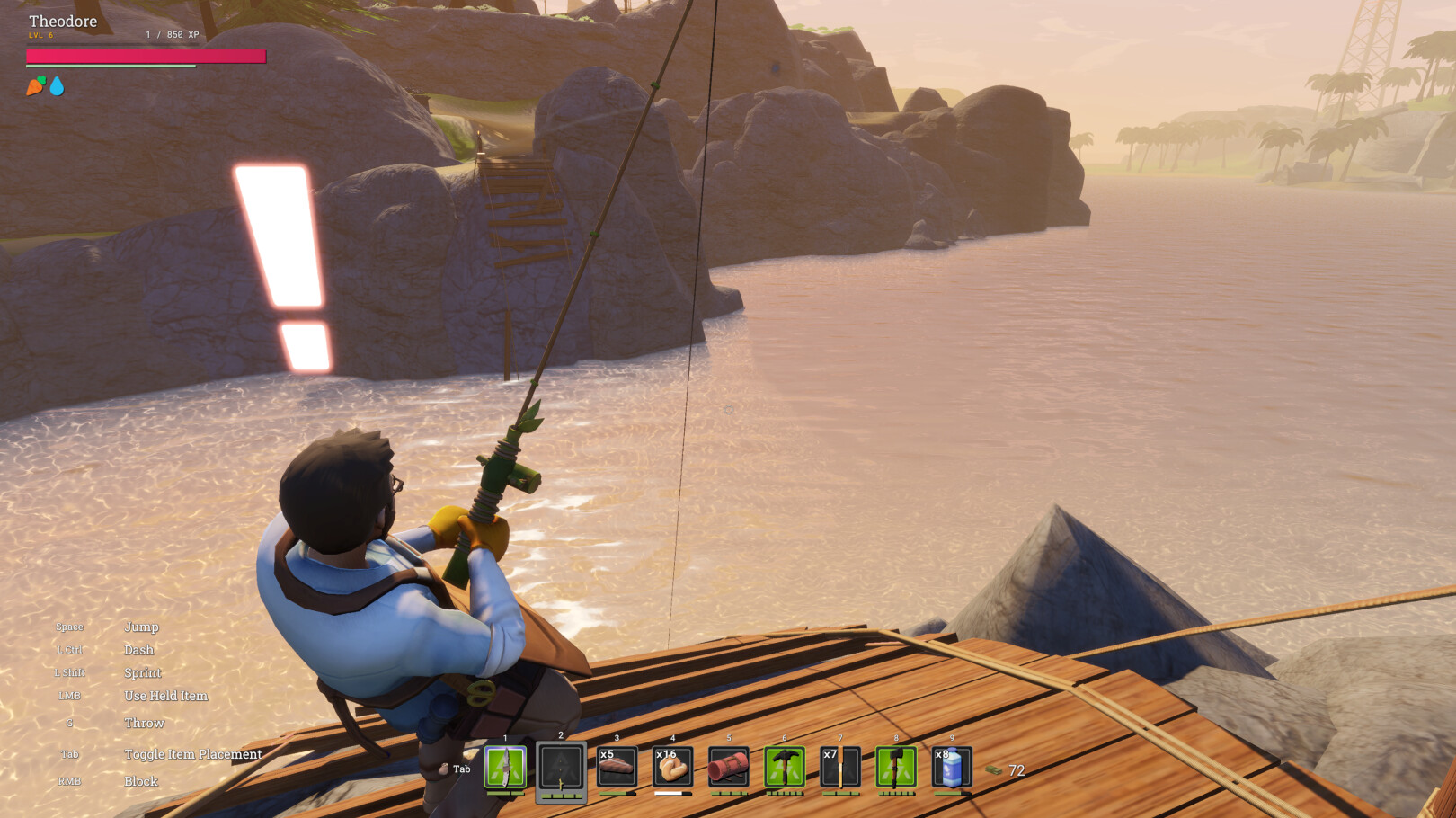Equip the axe from the hotbar
Viewport: 1456px width, 818px height.
pyautogui.click(x=895, y=768)
